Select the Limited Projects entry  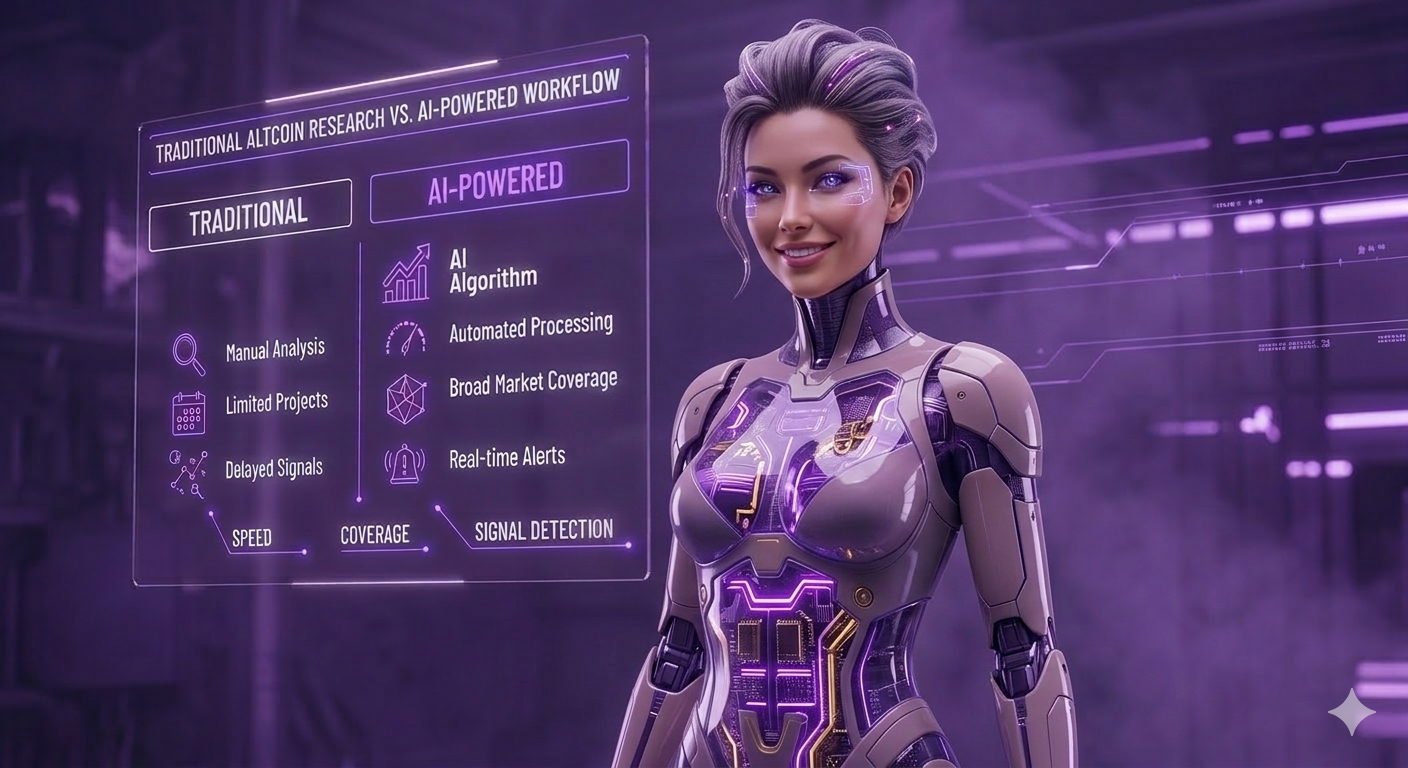click(276, 404)
